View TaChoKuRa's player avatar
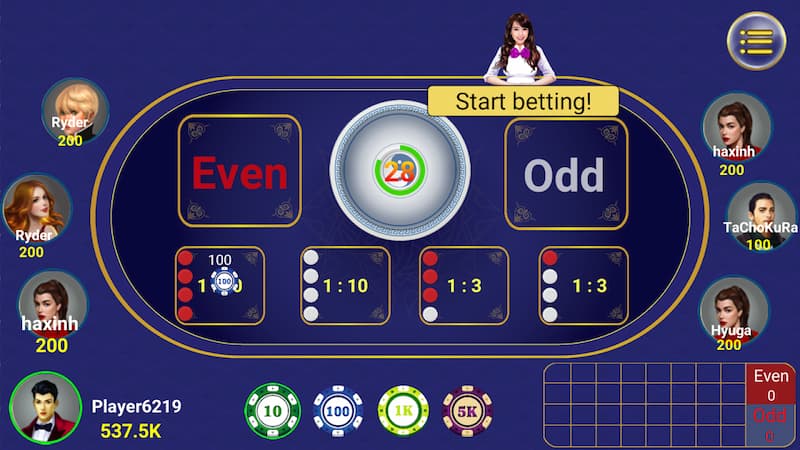This screenshot has width=800, height=450. (760, 212)
